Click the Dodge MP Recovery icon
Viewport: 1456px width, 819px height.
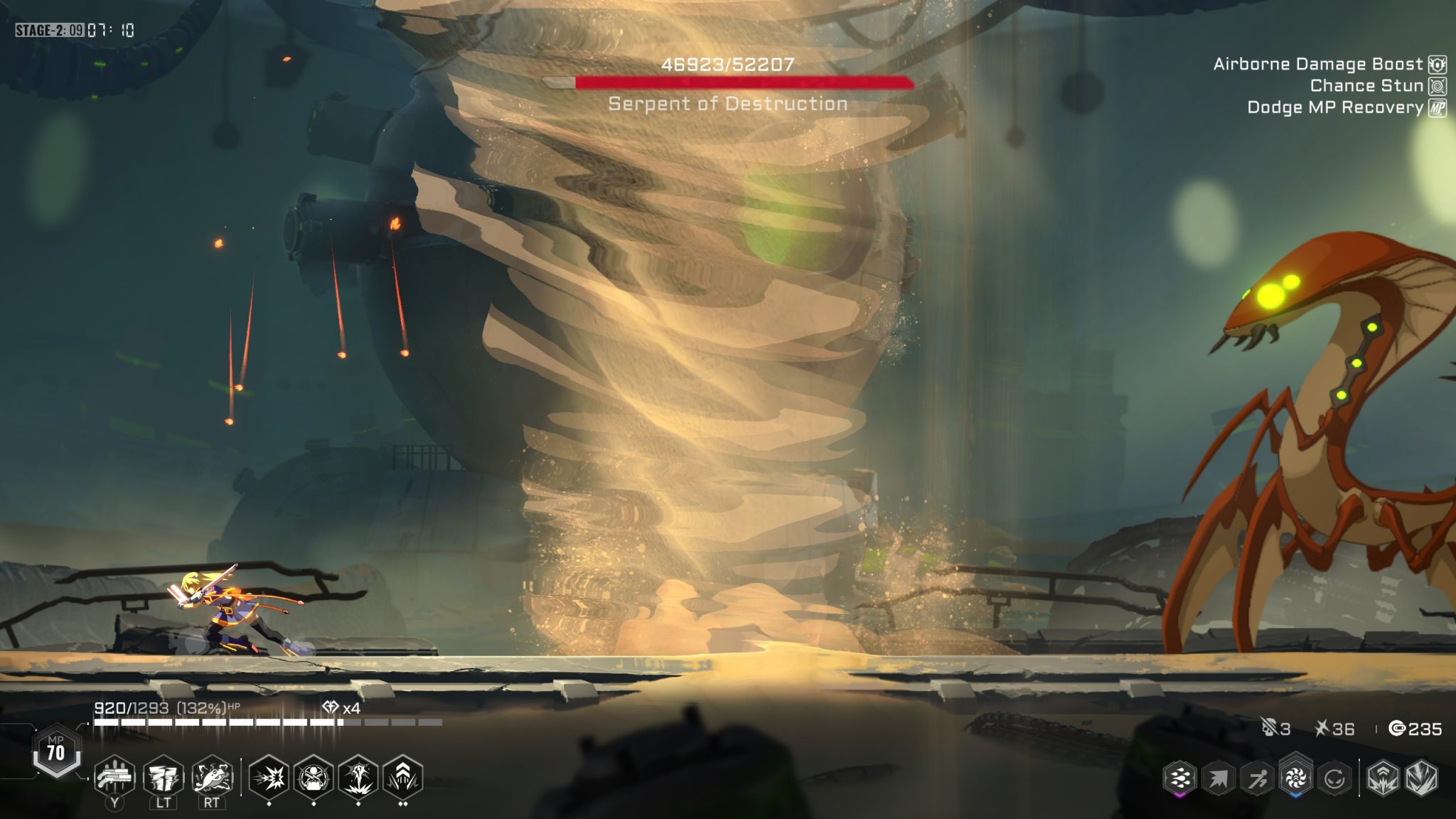(1438, 108)
